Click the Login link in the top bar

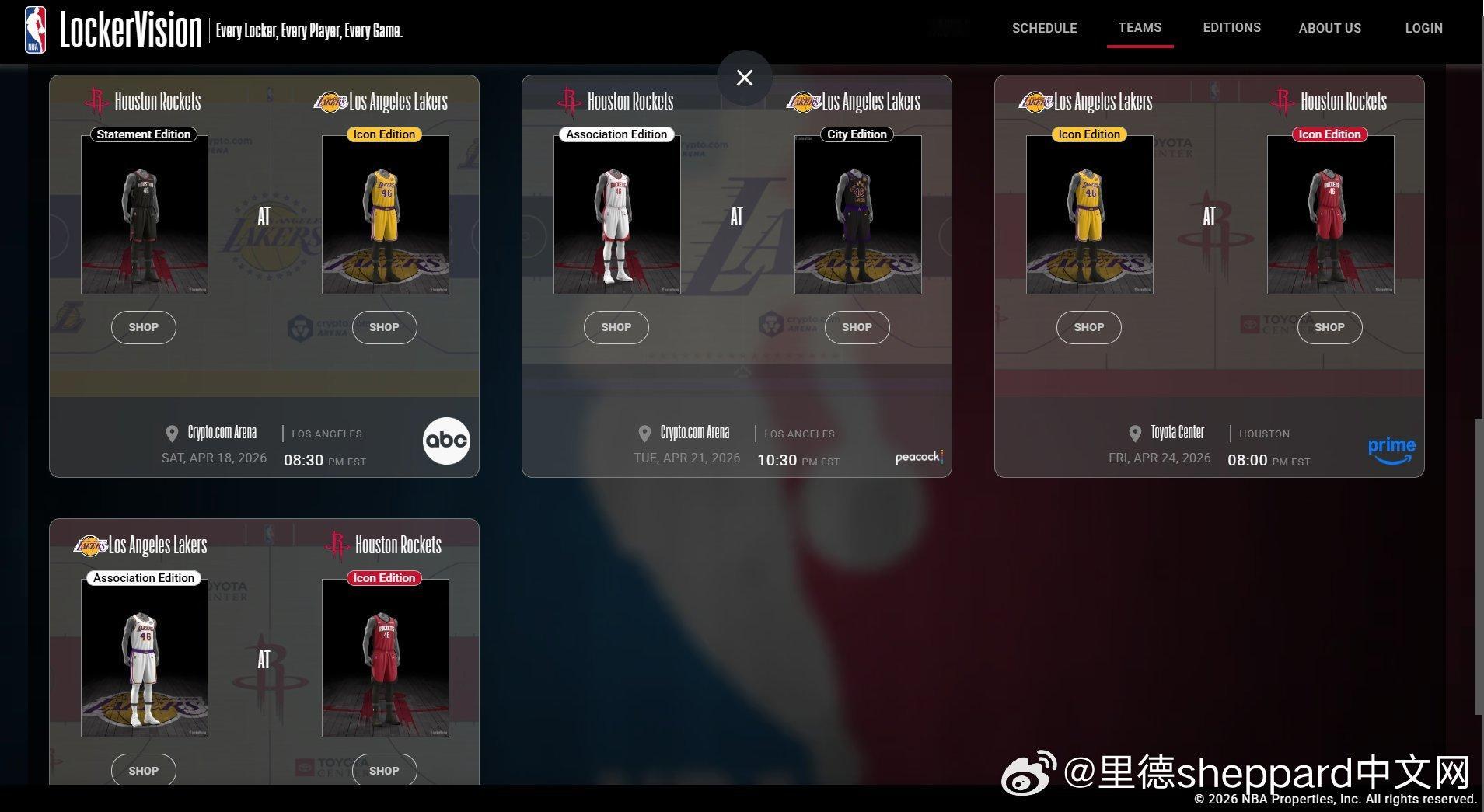coord(1423,28)
